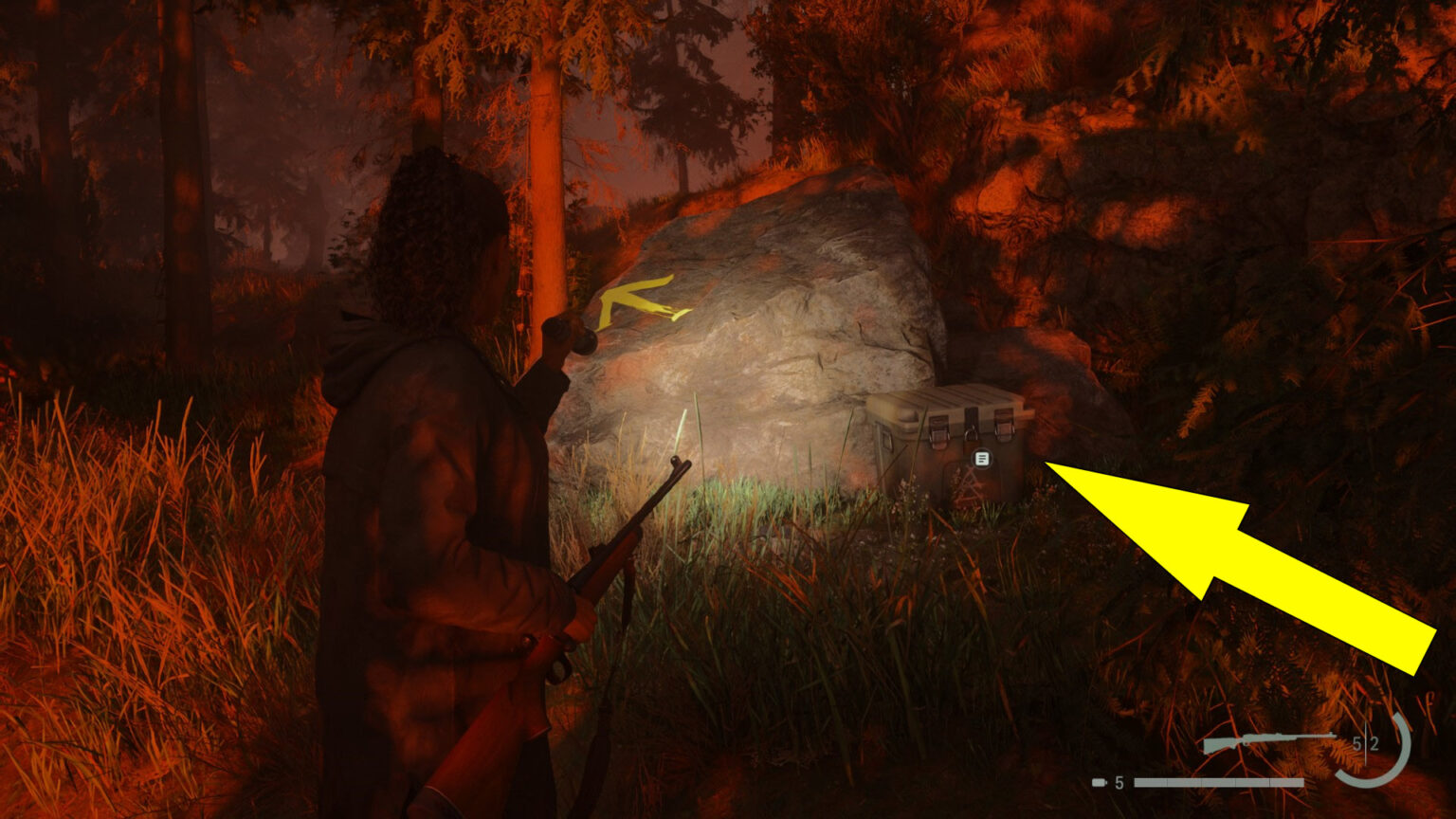Select the rifle icon in the HUD
This screenshot has width=1456, height=819.
tap(1268, 737)
